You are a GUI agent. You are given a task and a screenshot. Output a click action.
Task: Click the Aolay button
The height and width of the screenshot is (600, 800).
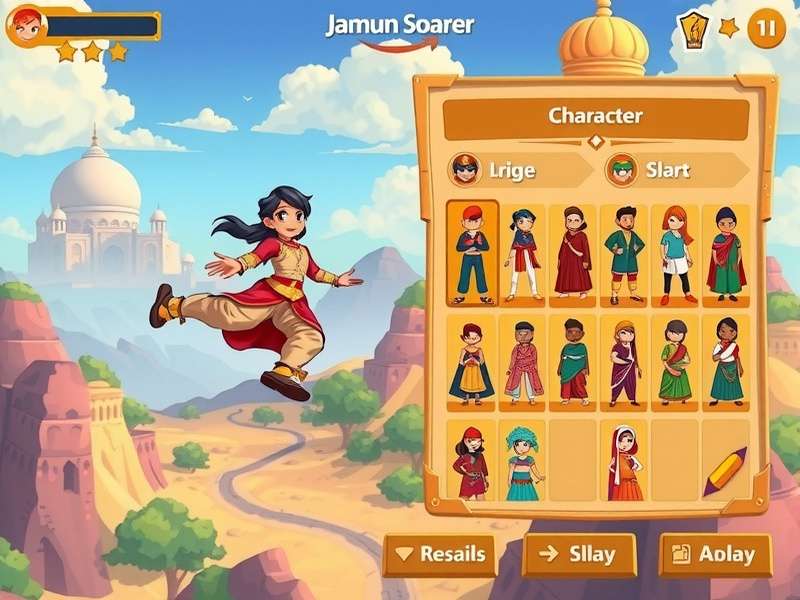tap(715, 554)
